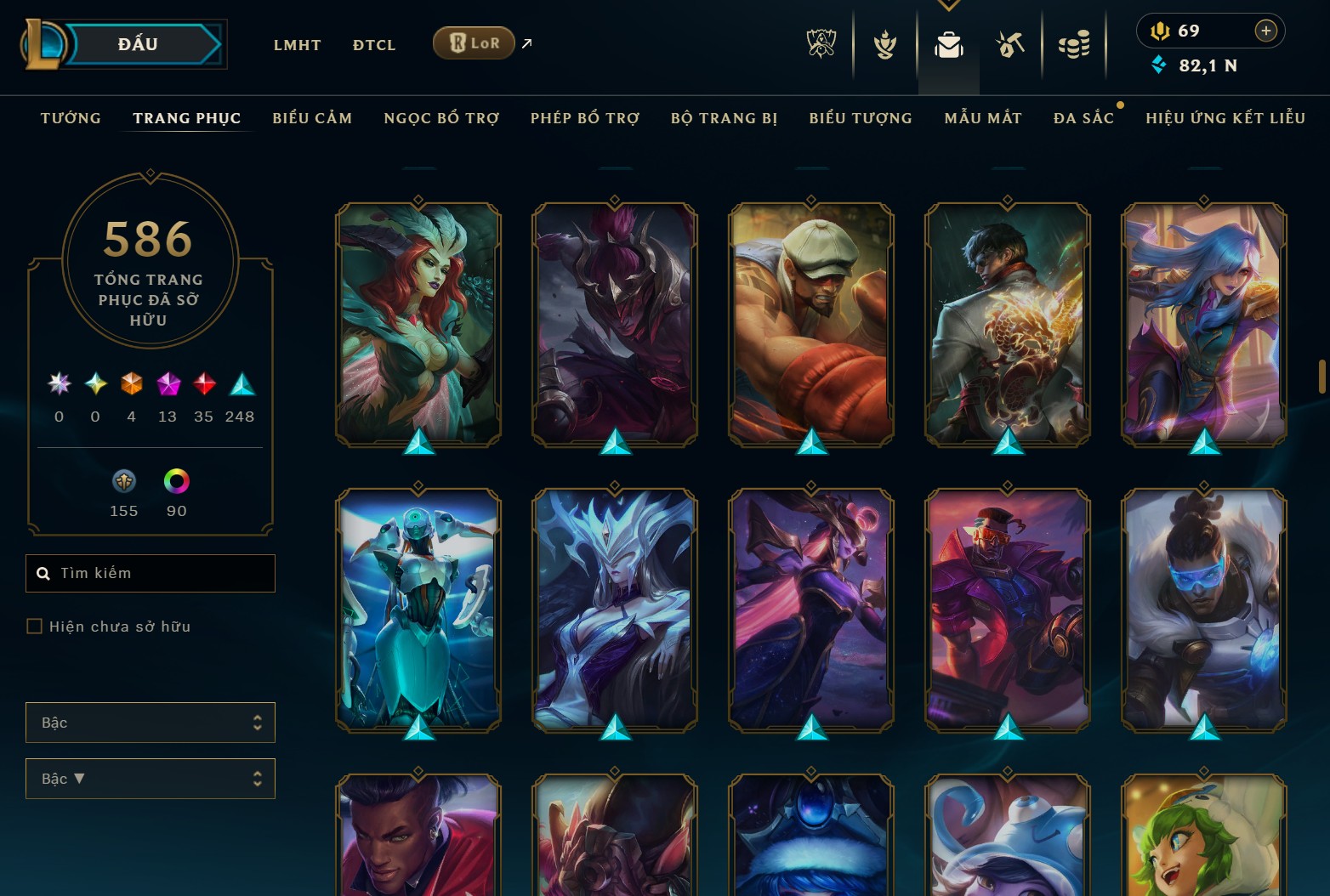Select the purple epic rarity gem icon
The width and height of the screenshot is (1330, 896).
point(167,384)
